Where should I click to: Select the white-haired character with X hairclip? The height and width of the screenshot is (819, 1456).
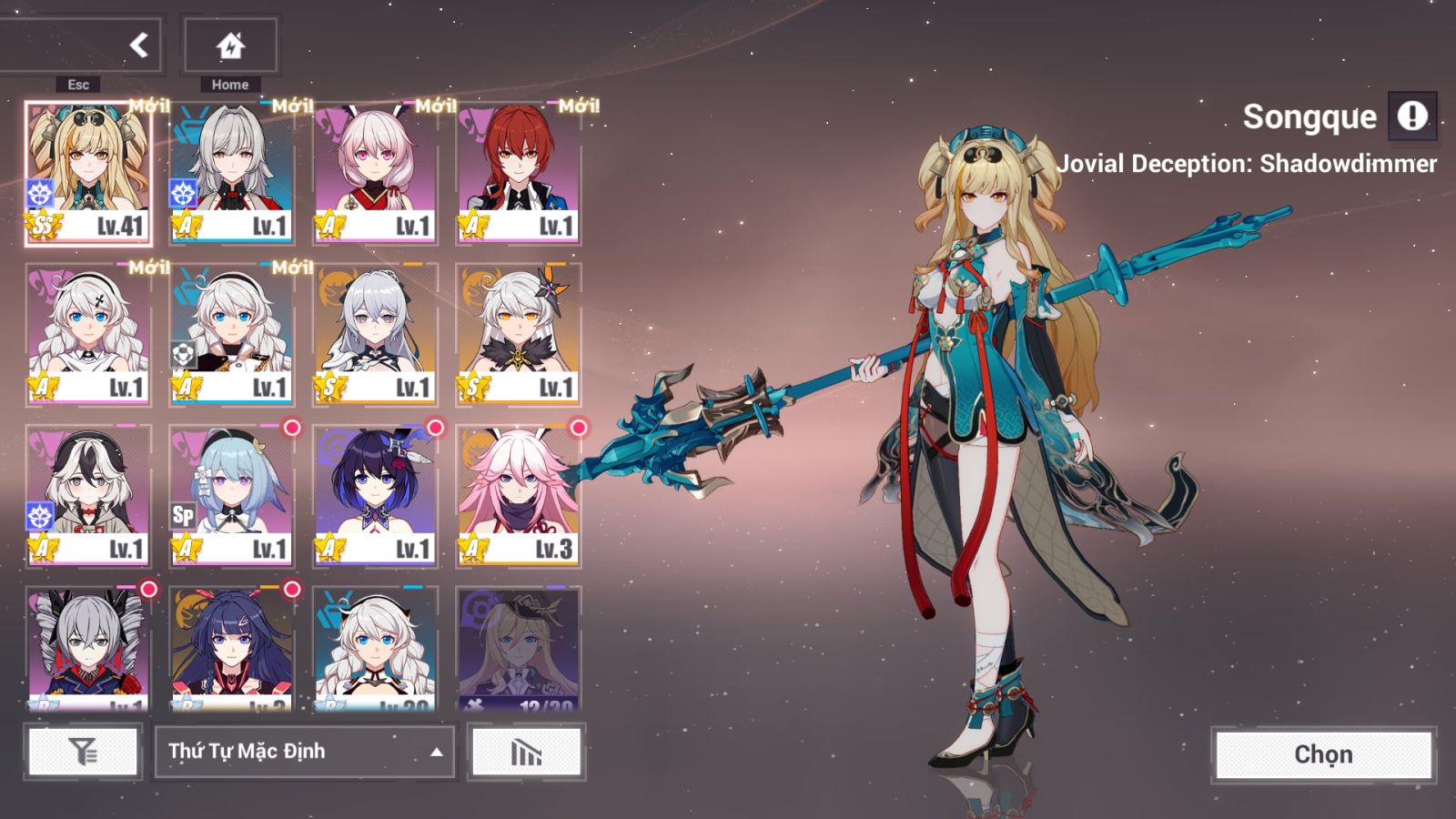[88, 335]
